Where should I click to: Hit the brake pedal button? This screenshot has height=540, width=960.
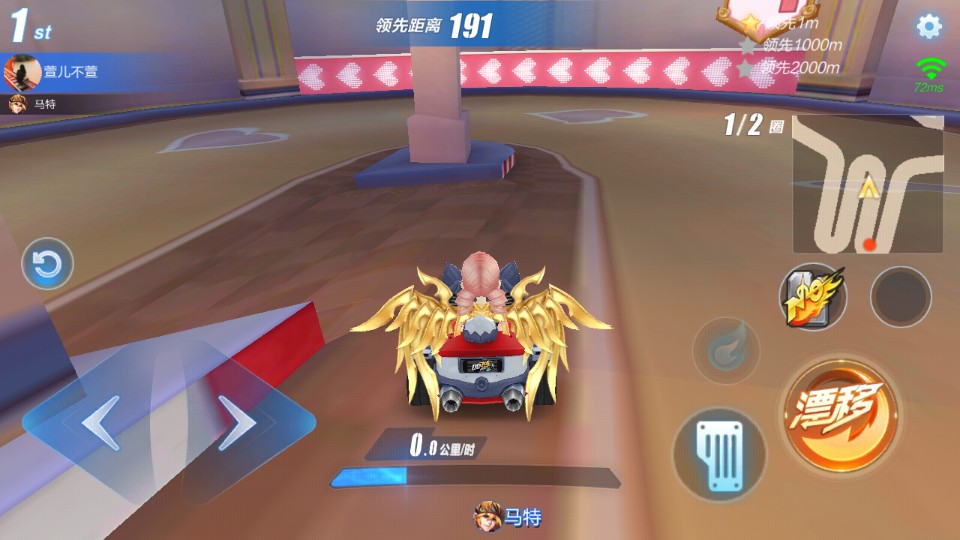click(719, 454)
